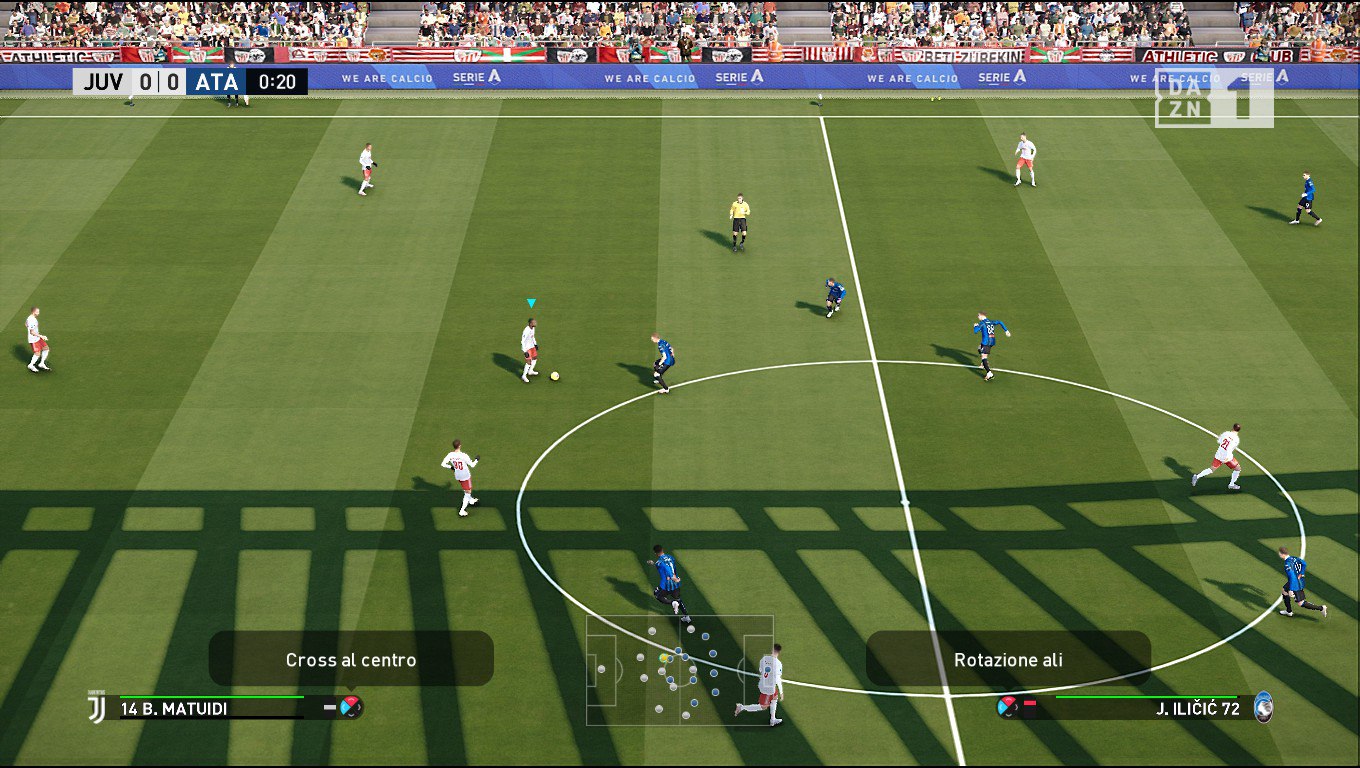Toggle the white dash indicator beside Matuidi's wheel
This screenshot has height=768, width=1360.
click(330, 705)
